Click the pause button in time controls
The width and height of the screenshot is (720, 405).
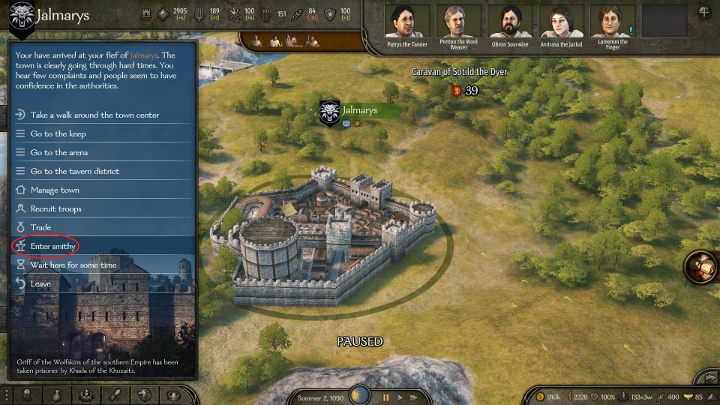tap(384, 397)
